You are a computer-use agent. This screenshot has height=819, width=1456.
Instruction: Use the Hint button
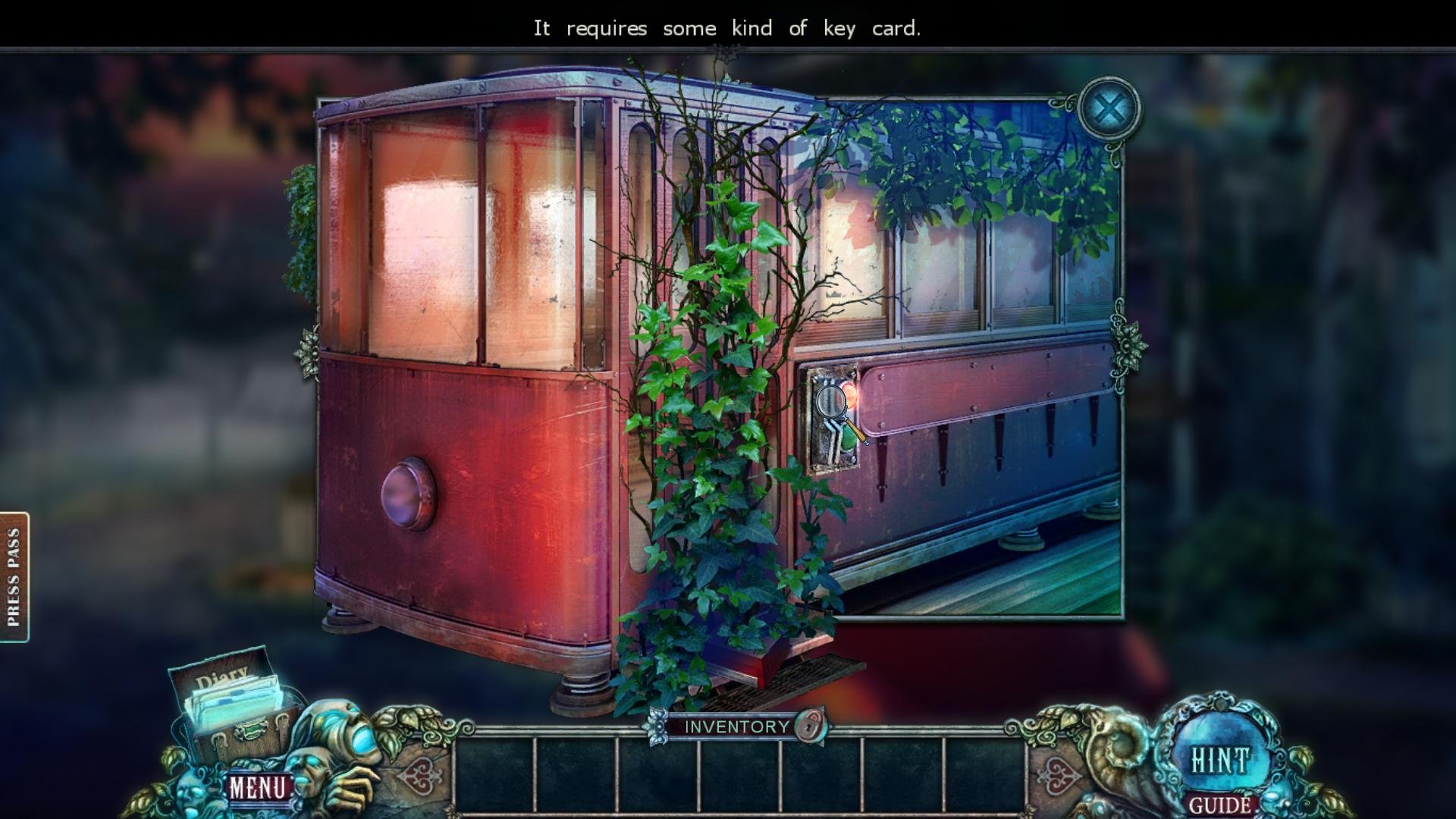coord(1219,759)
